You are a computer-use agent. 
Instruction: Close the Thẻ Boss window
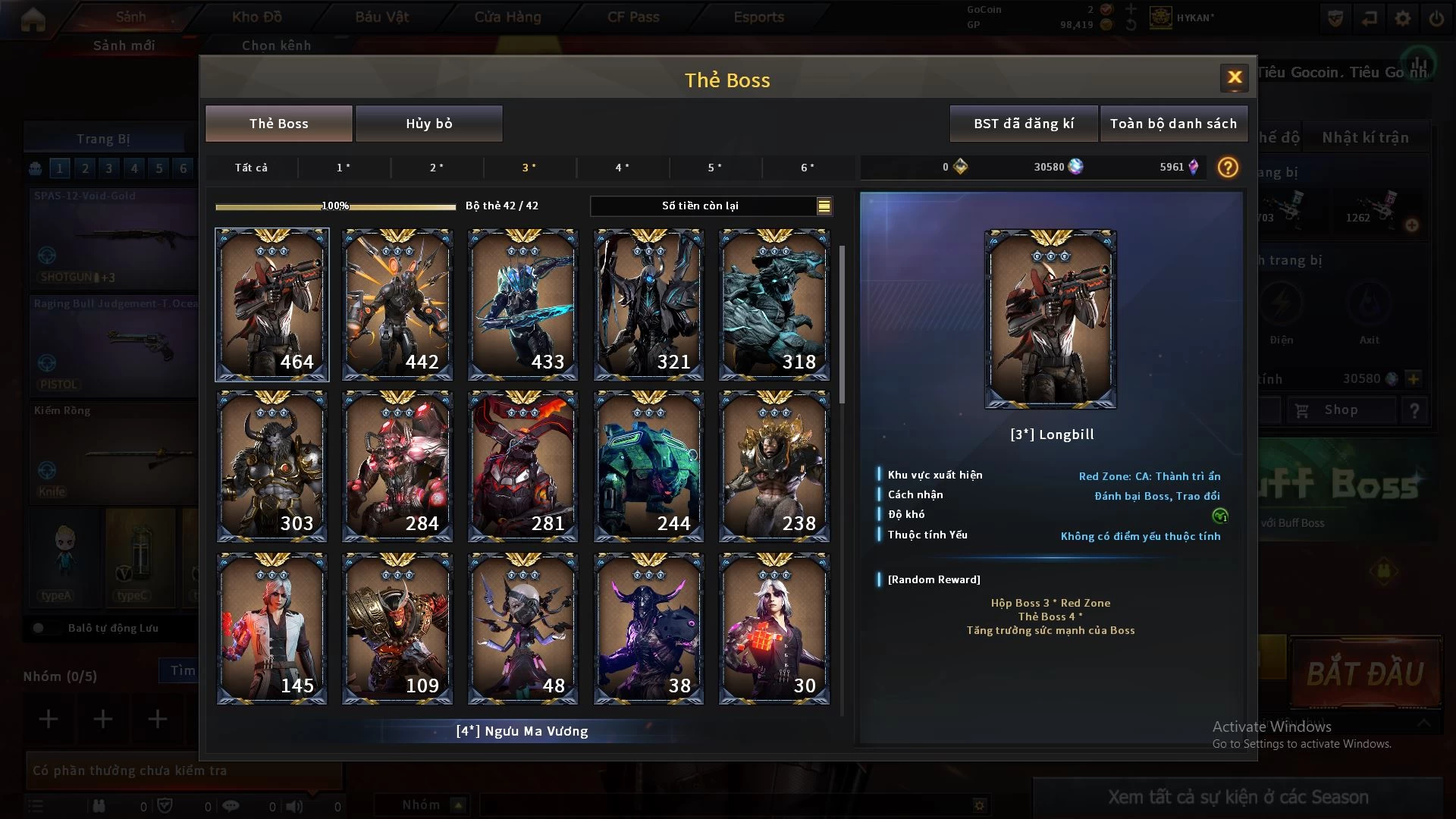click(x=1234, y=77)
